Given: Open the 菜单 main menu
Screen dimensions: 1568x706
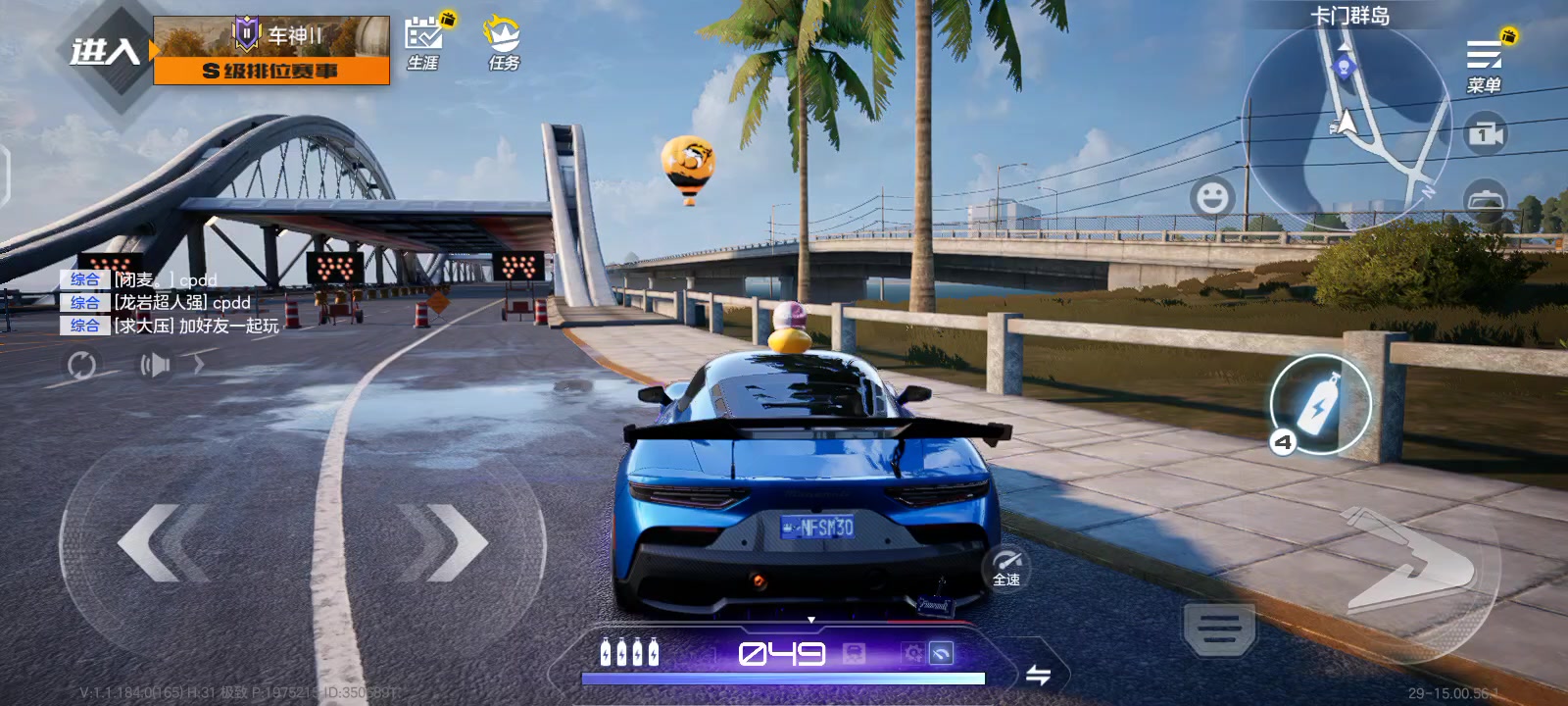Looking at the screenshot, I should (1484, 64).
